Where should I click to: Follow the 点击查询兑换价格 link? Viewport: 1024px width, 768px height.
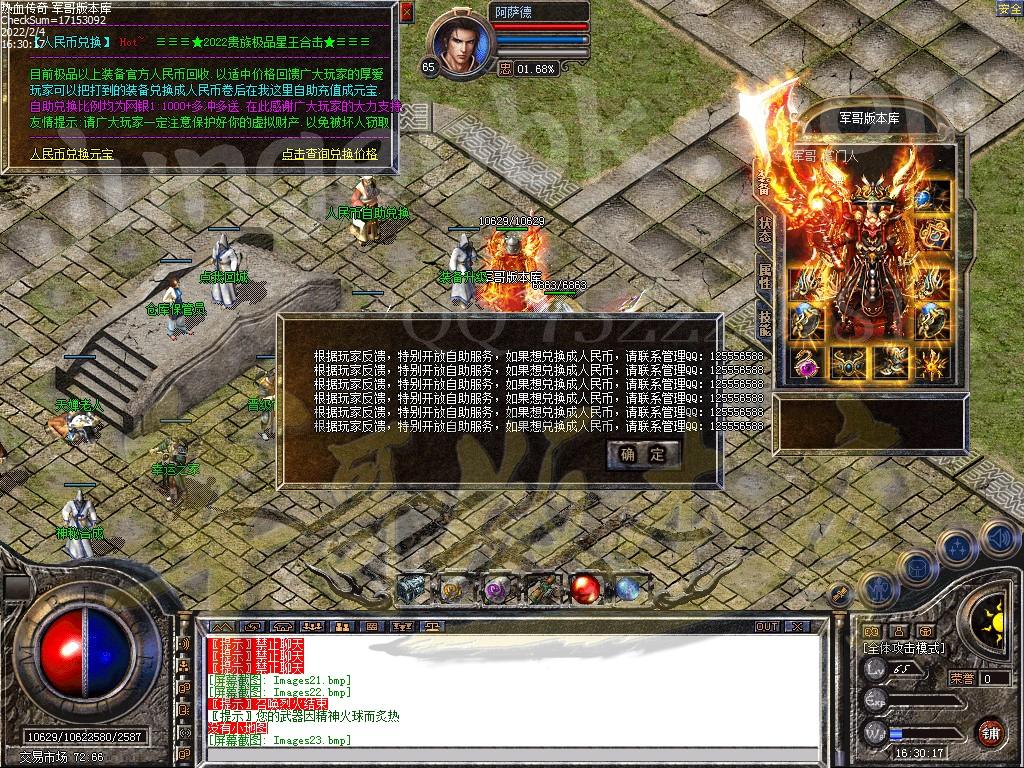pos(329,154)
